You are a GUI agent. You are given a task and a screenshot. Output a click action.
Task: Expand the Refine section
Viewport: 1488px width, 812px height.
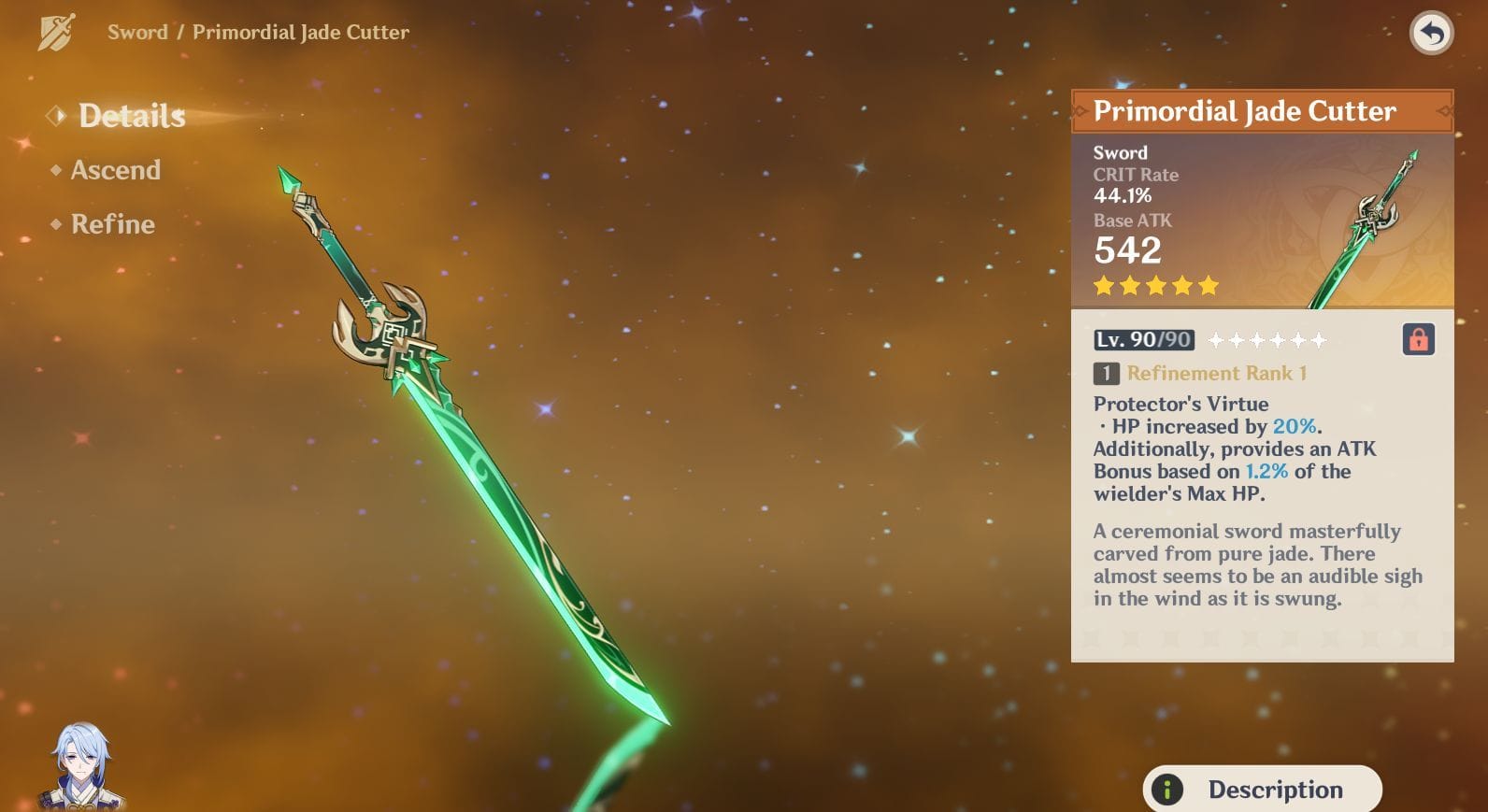click(x=112, y=224)
